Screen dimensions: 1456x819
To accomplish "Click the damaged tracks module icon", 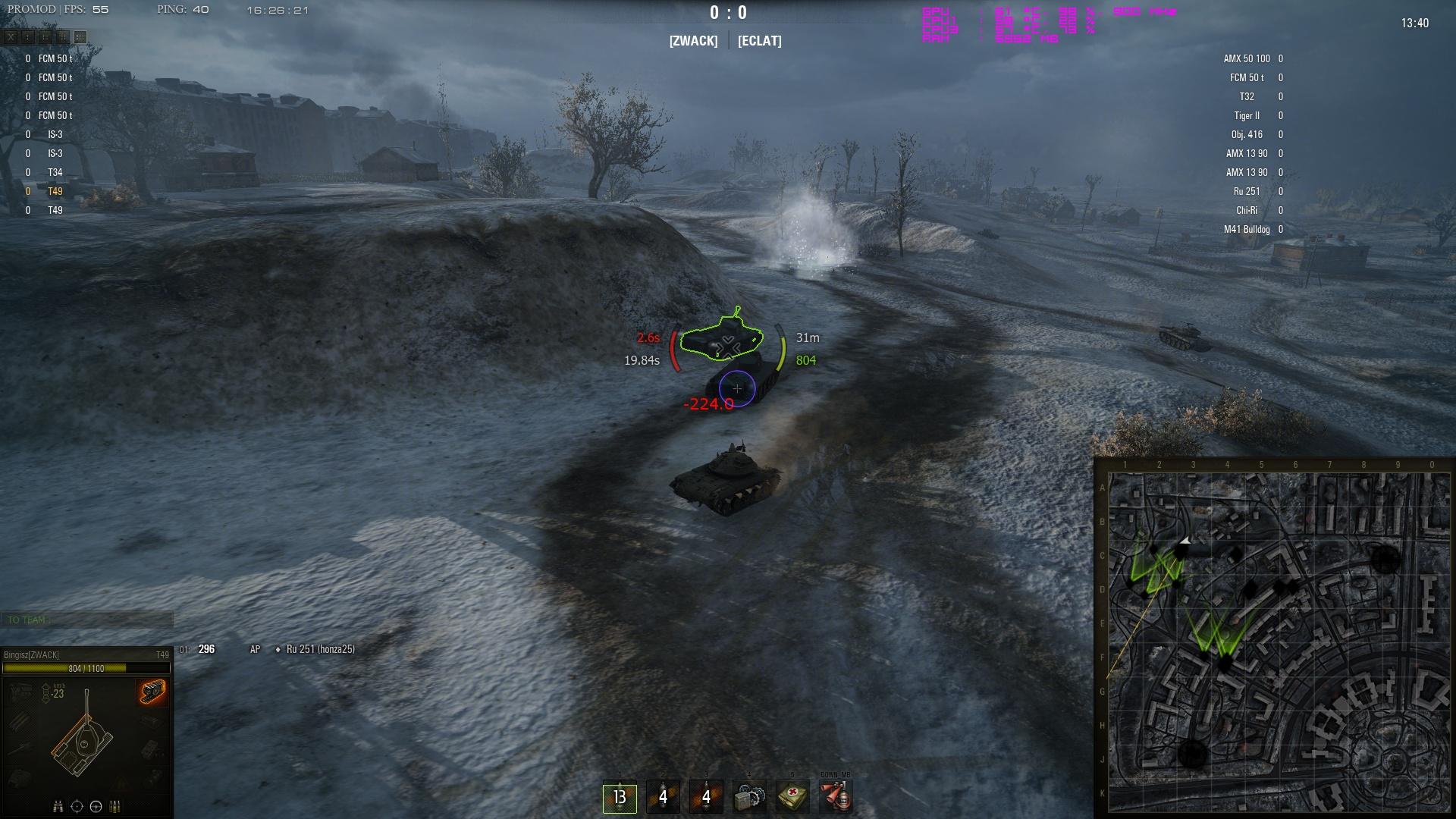I will [x=152, y=691].
